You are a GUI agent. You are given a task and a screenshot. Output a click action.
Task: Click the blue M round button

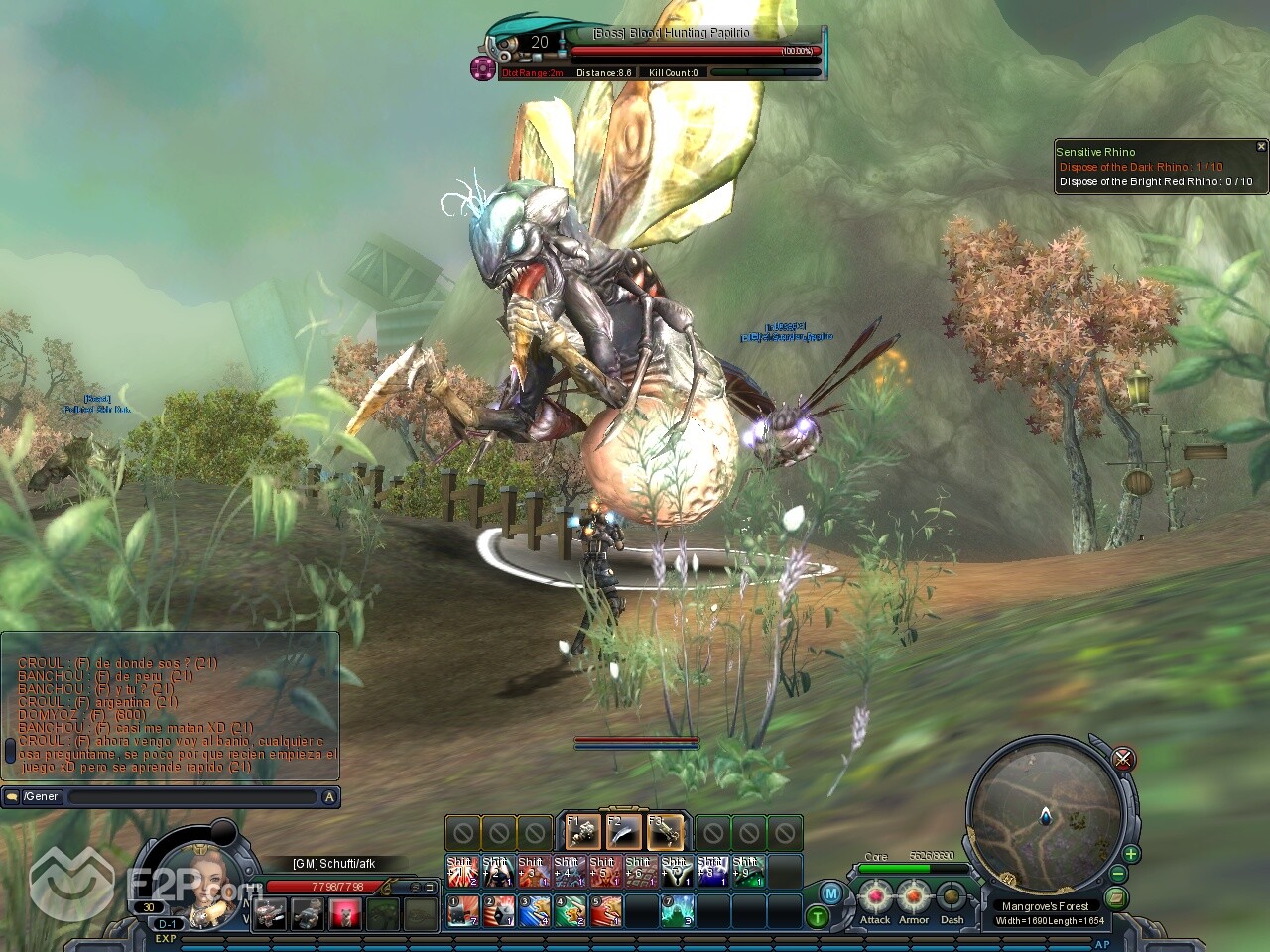coord(831,893)
